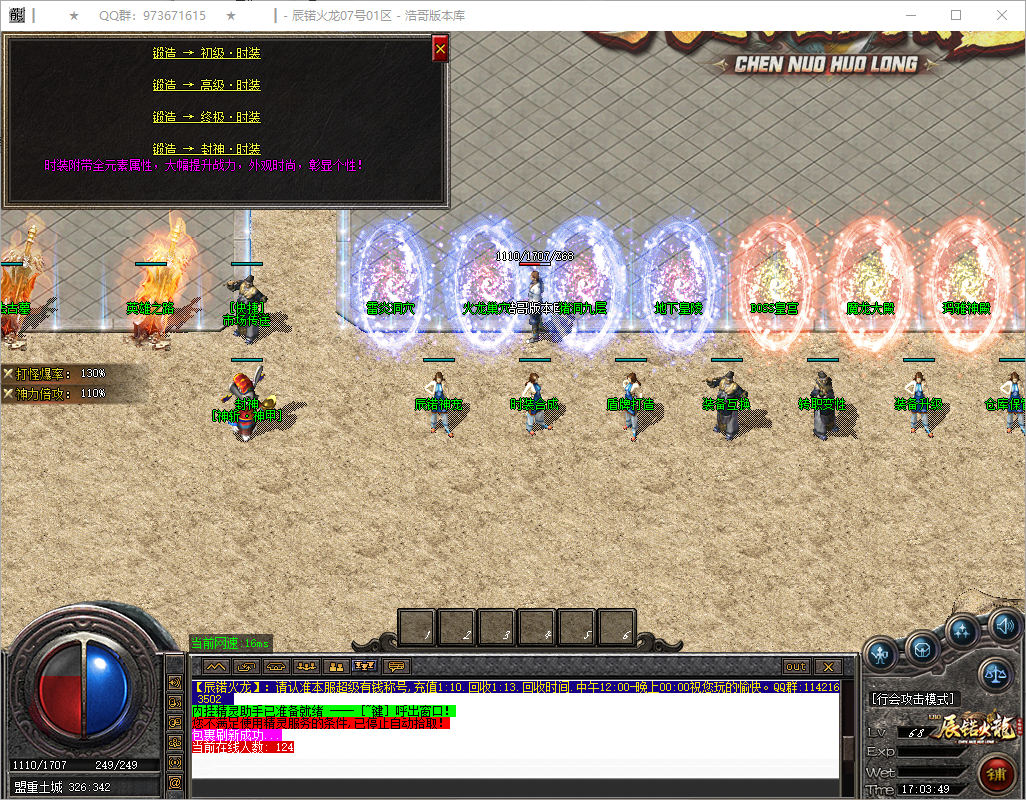Screen dimensions: 1026x800
Task: Open the red 铺 shop button
Action: [995, 775]
